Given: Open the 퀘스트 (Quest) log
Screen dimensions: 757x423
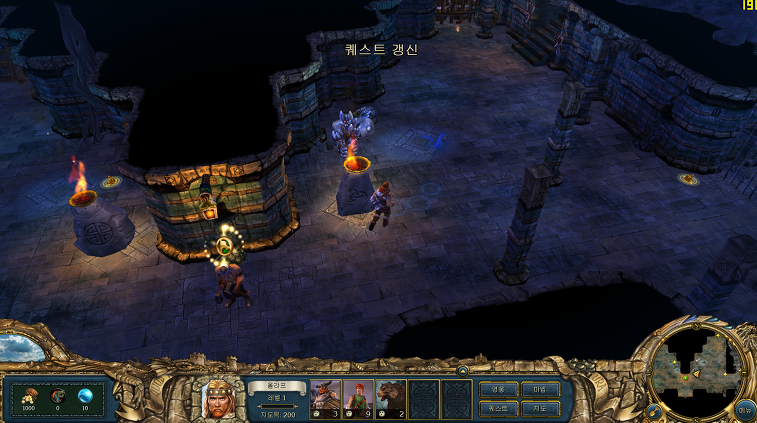Looking at the screenshot, I should click(498, 408).
